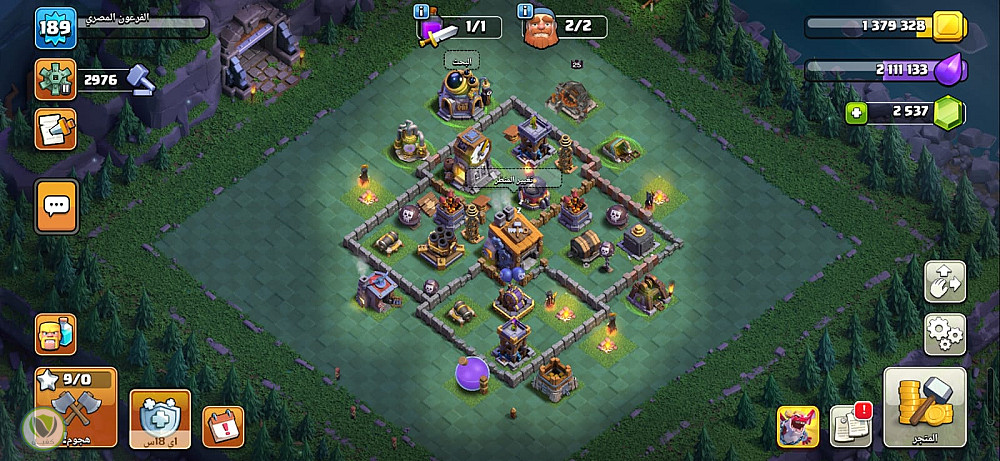Viewport: 1000px width, 461px height.
Task: Open the game settings gear button
Action: [x=943, y=333]
